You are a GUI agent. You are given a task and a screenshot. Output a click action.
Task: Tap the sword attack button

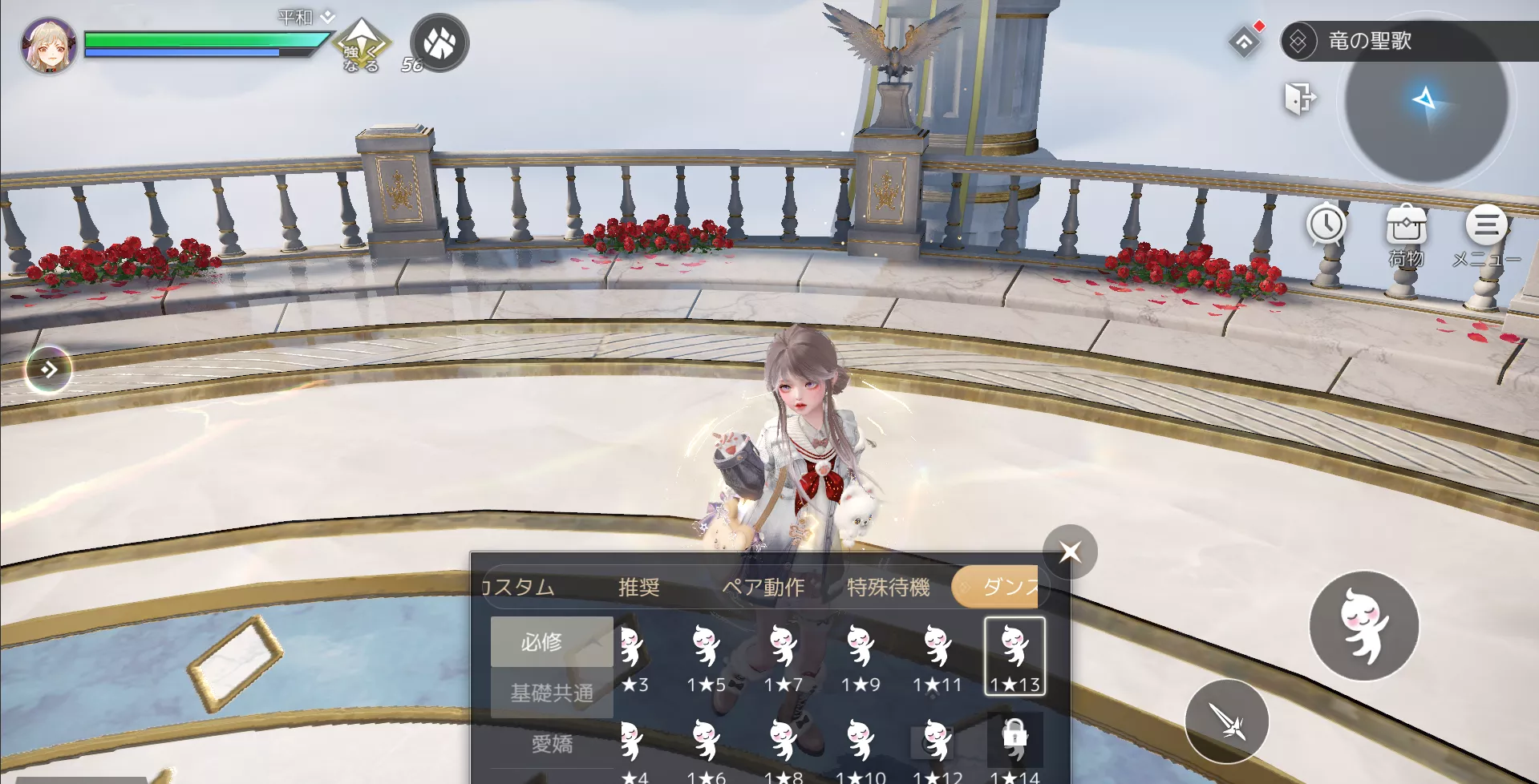coord(1227,721)
